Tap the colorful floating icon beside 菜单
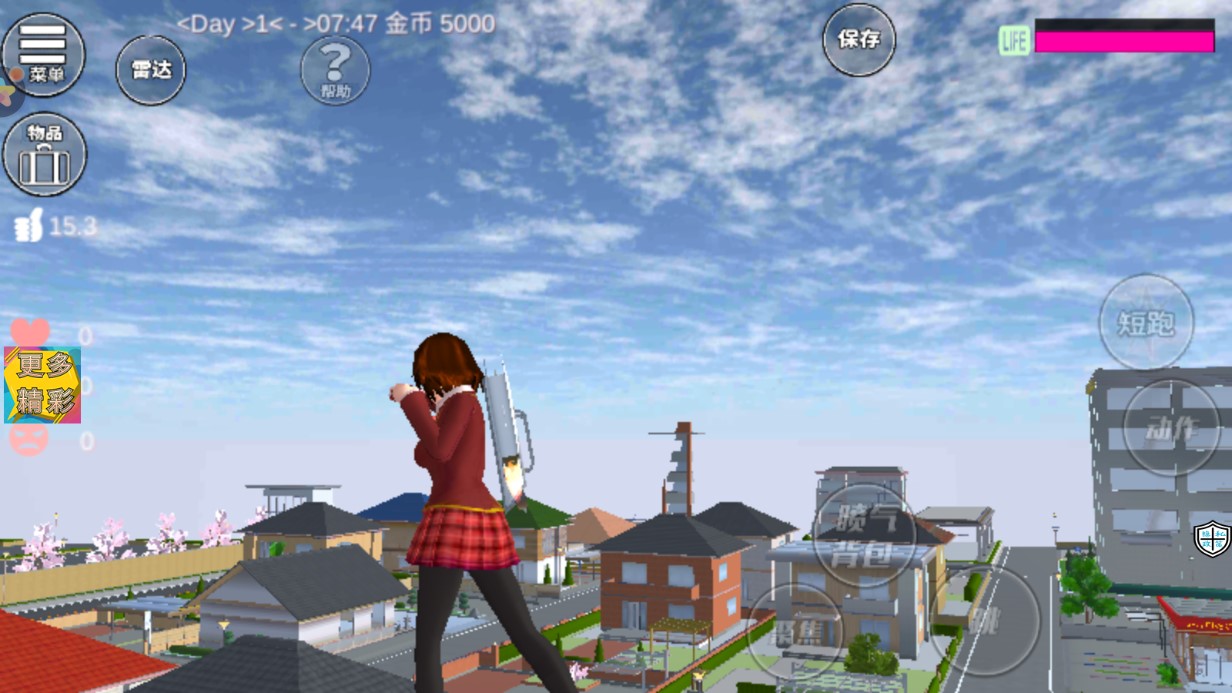The width and height of the screenshot is (1232, 693). tap(8, 93)
